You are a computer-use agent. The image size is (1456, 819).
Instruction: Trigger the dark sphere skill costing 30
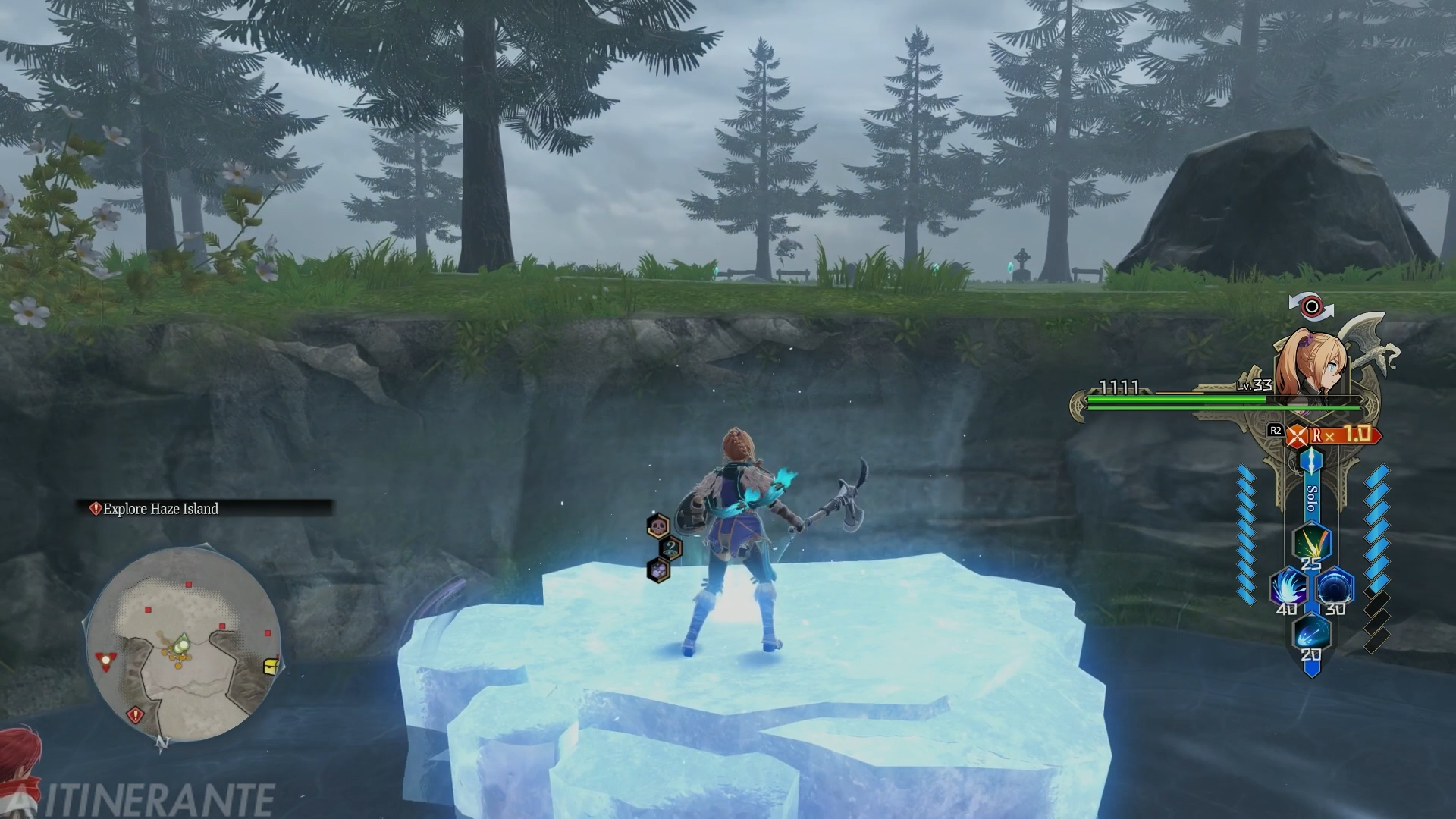[x=1335, y=588]
